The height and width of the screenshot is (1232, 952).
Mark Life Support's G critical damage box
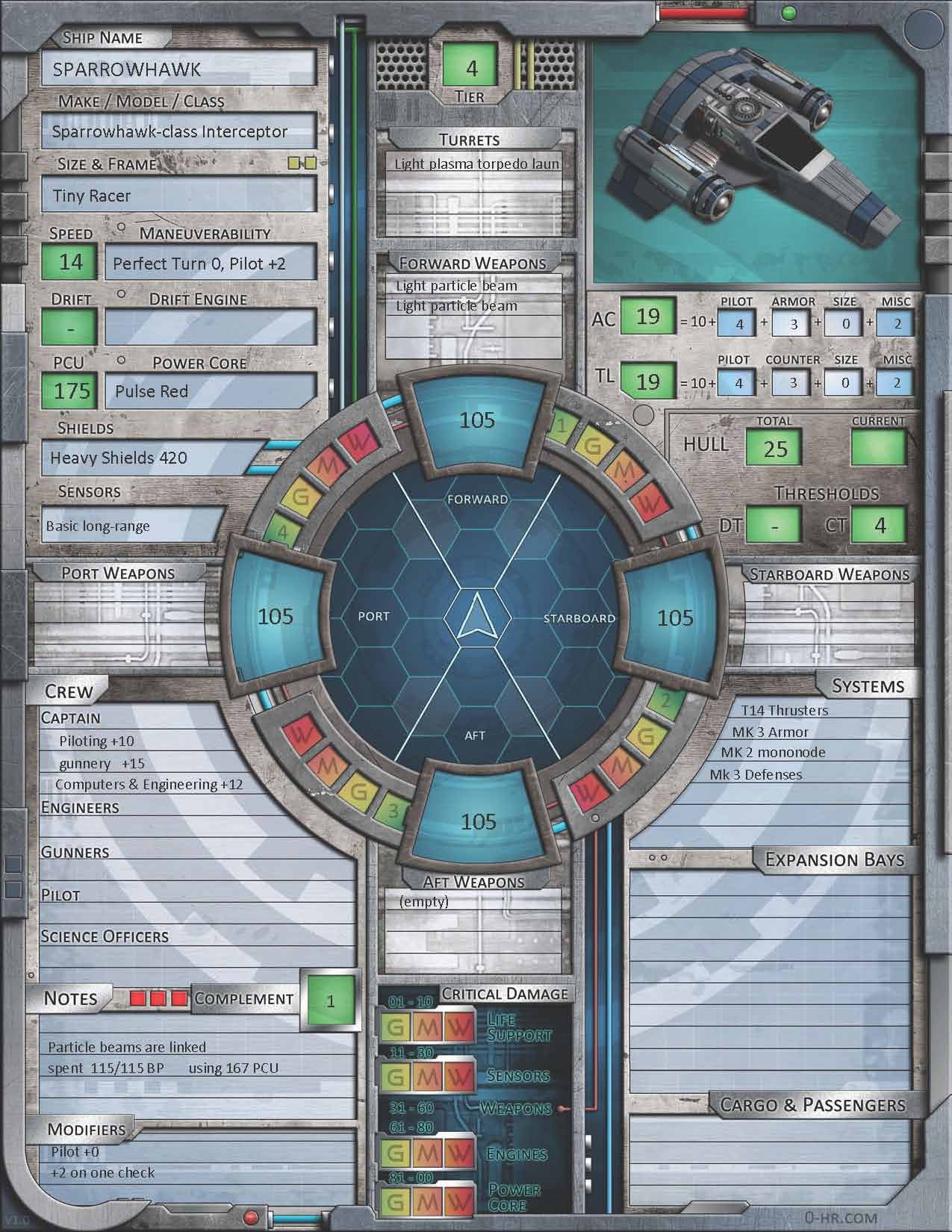click(396, 1028)
